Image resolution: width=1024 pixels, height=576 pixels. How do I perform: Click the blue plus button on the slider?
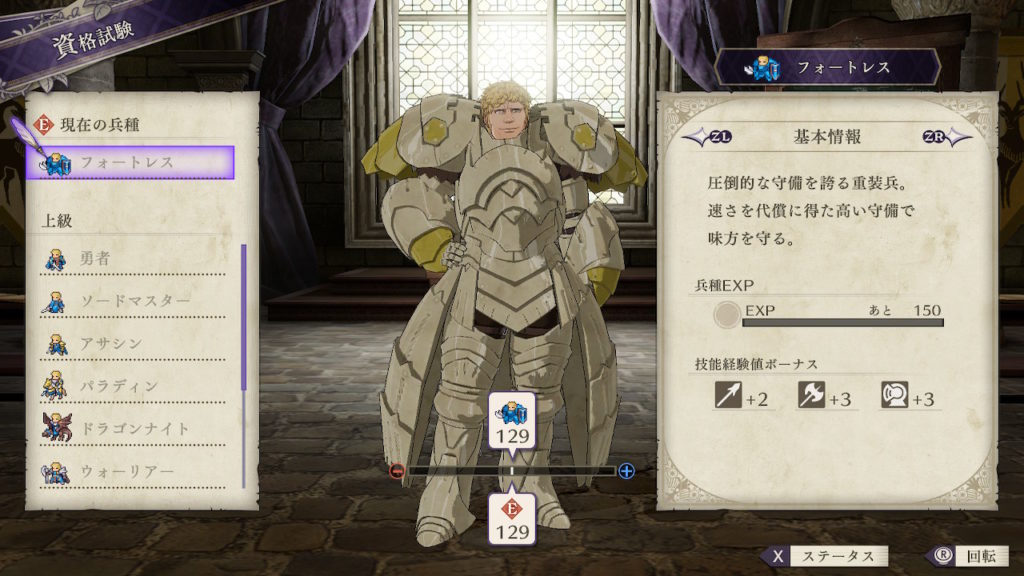click(627, 470)
